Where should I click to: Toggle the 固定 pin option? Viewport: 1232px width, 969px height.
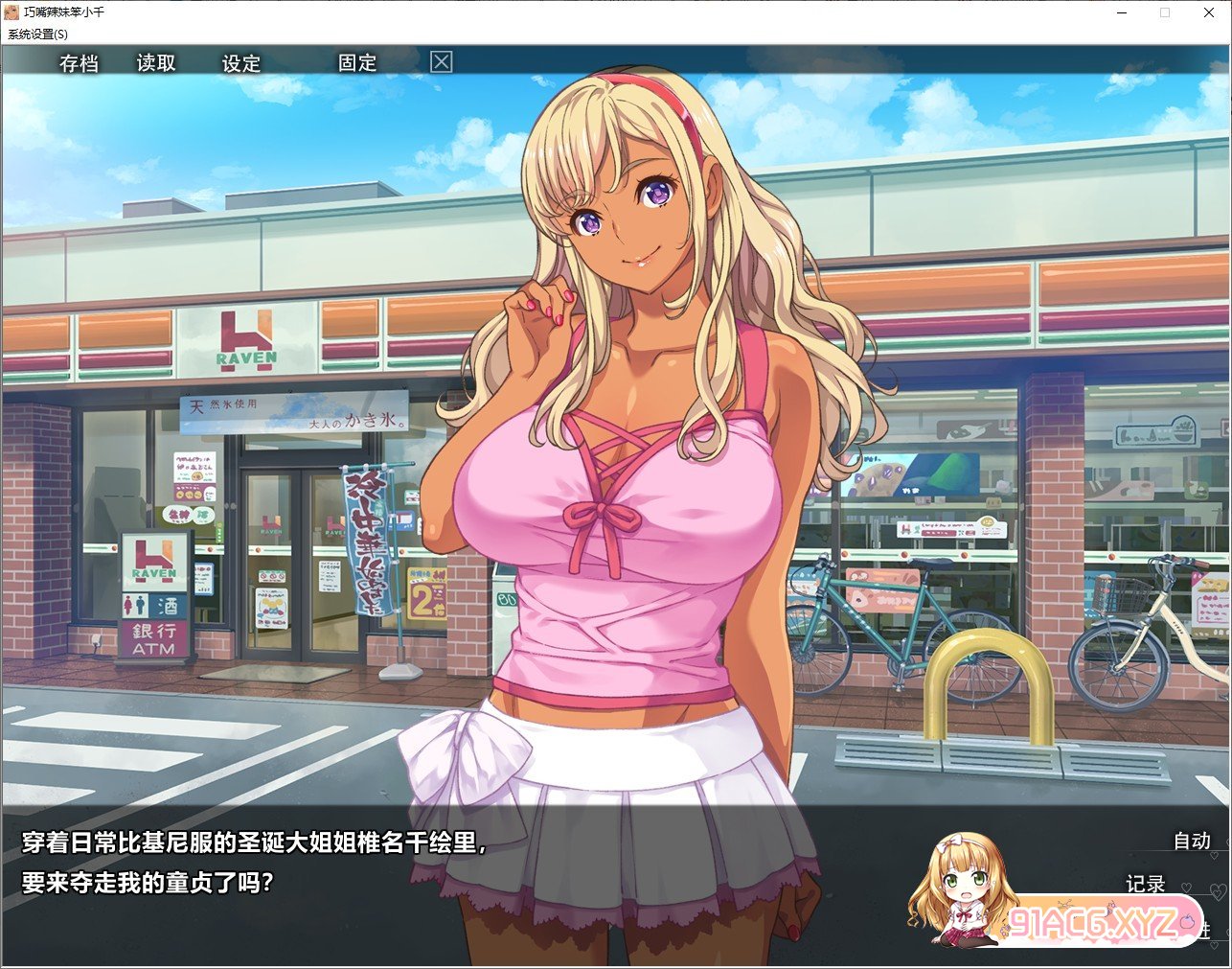[x=357, y=63]
